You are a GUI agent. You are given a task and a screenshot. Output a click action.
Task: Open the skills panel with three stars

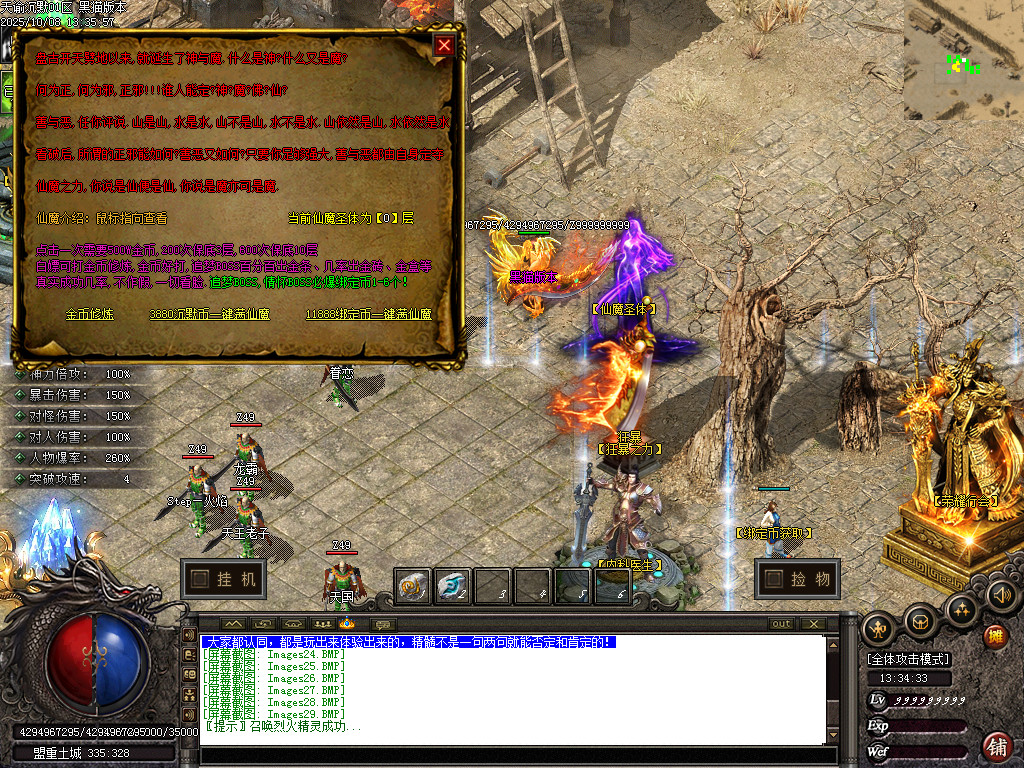[x=961, y=610]
